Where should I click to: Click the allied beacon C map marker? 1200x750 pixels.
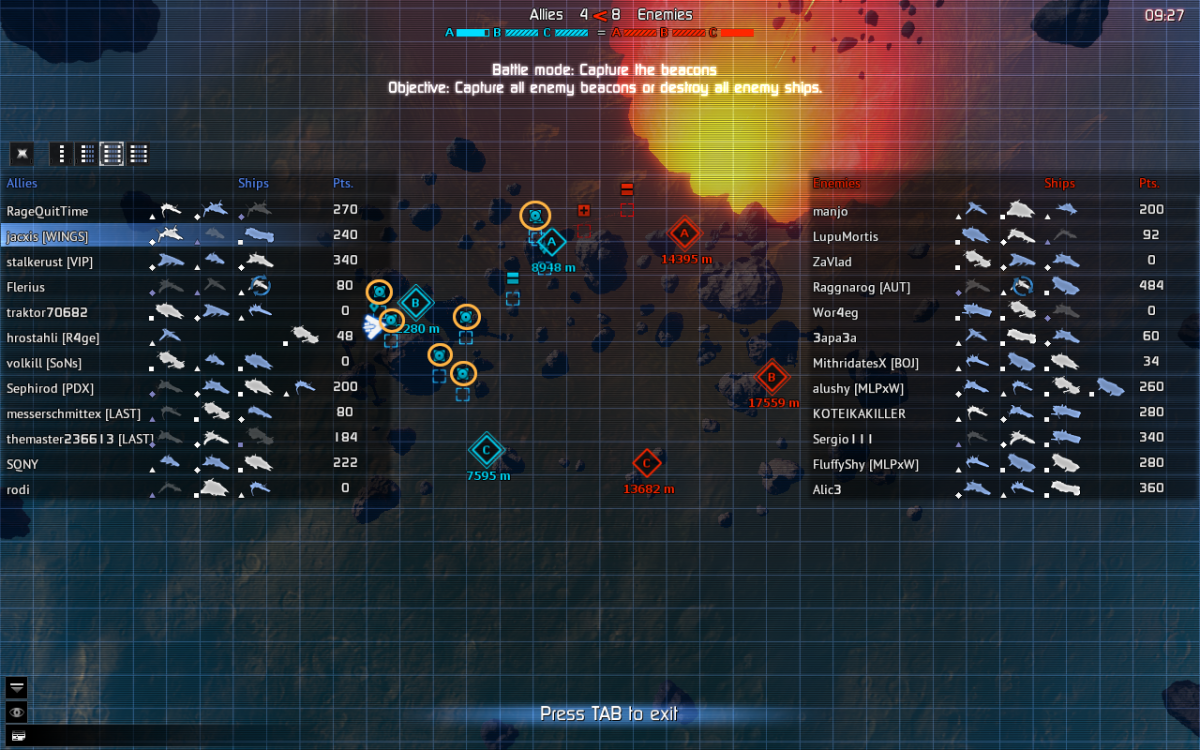pos(486,450)
